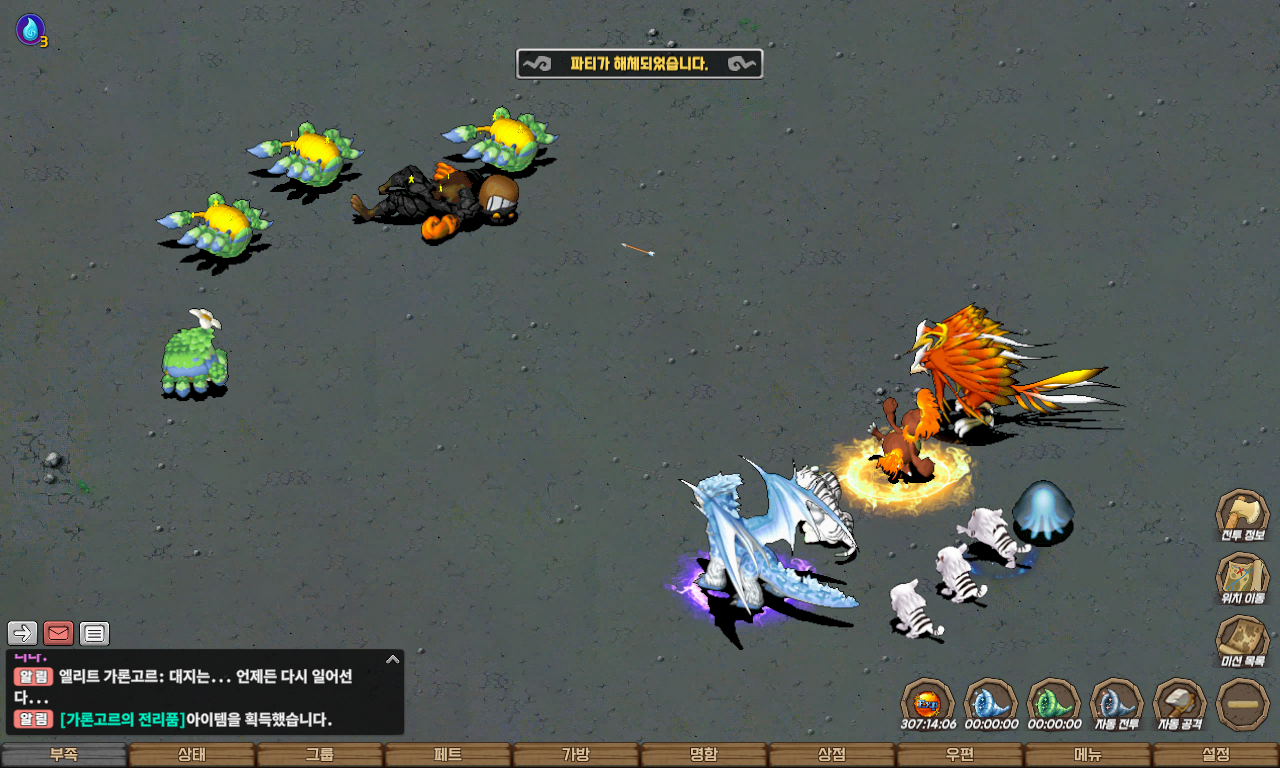Image resolution: width=1280 pixels, height=768 pixels.
Task: Click the 위치 이동 map icon
Action: coord(1242,577)
